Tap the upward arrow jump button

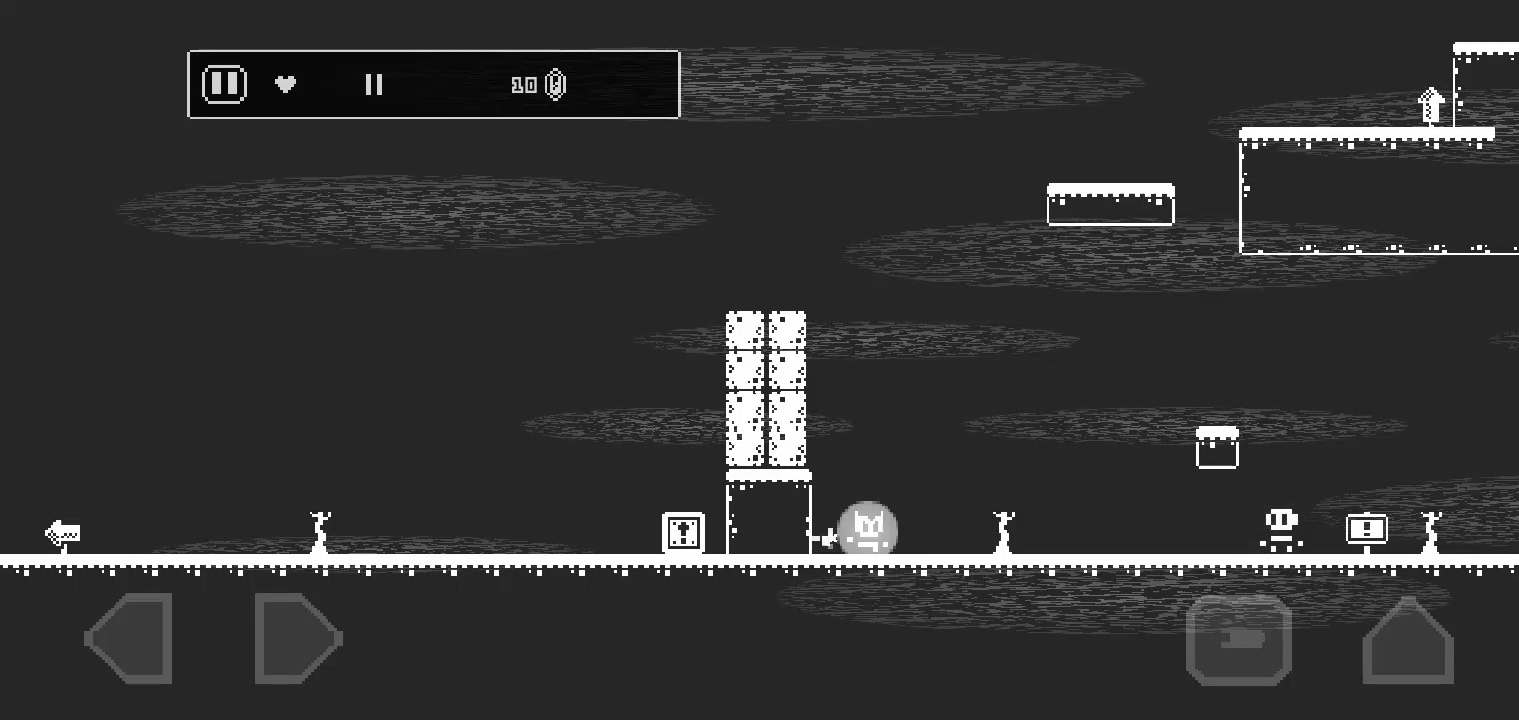[x=1407, y=641]
